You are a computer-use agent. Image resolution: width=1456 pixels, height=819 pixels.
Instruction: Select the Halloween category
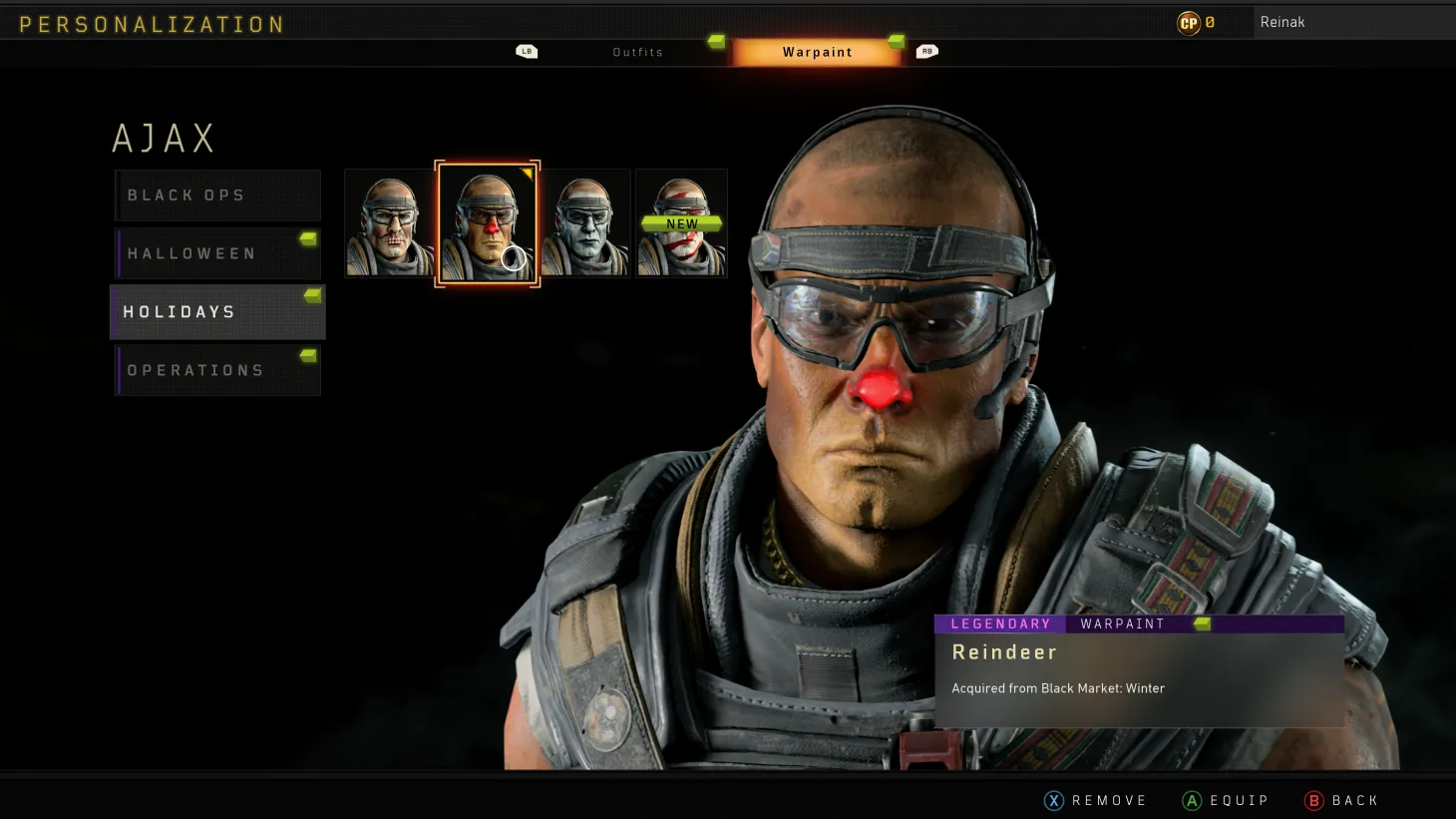[x=217, y=252]
